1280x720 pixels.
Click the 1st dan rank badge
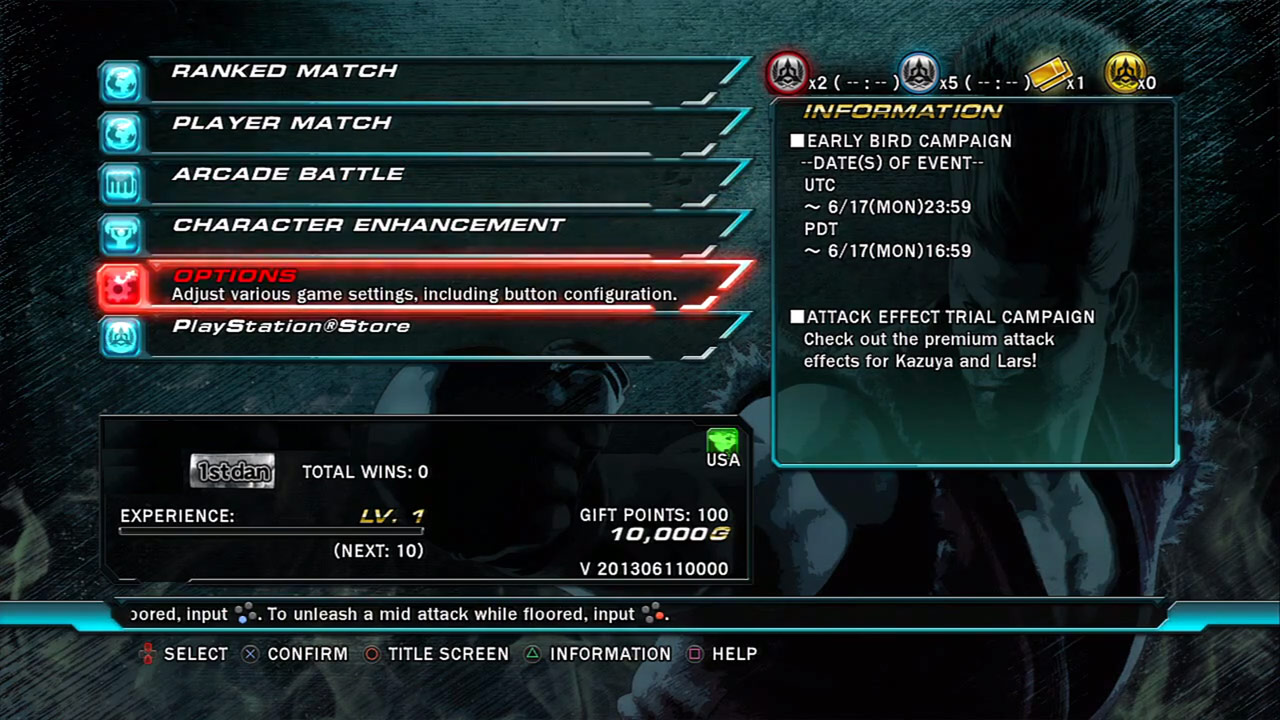(x=231, y=470)
